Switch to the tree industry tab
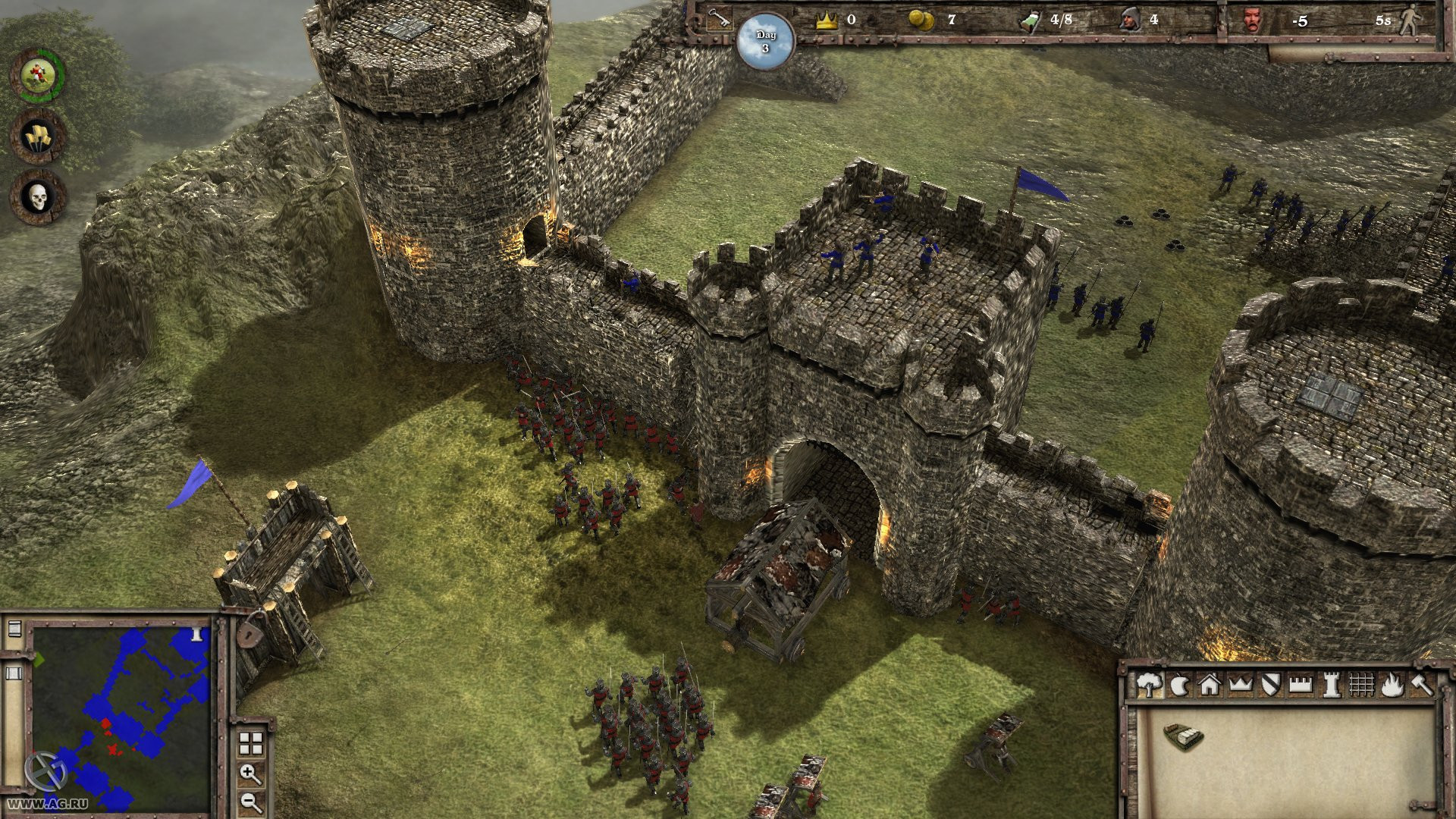 1149,685
